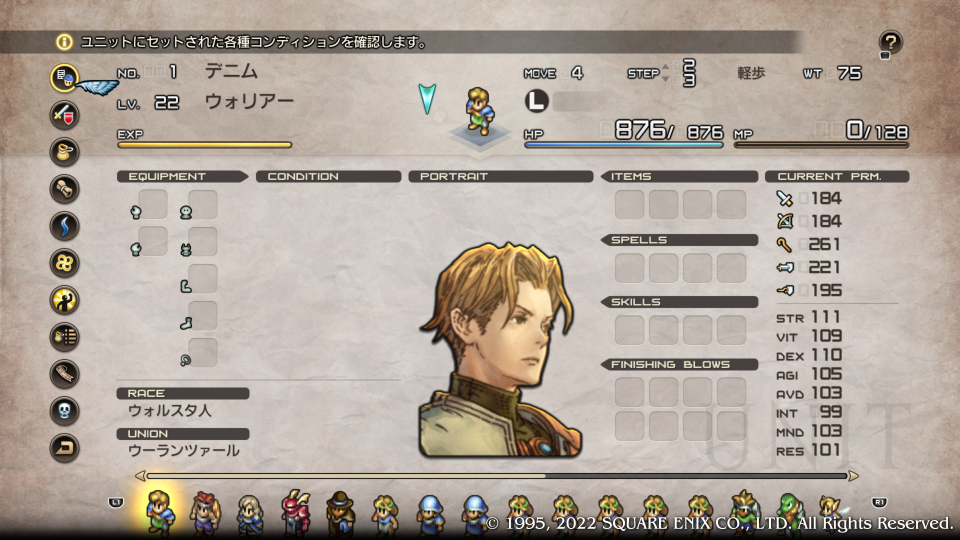
Task: Open the sword and shield equipment tab
Action: click(x=65, y=114)
